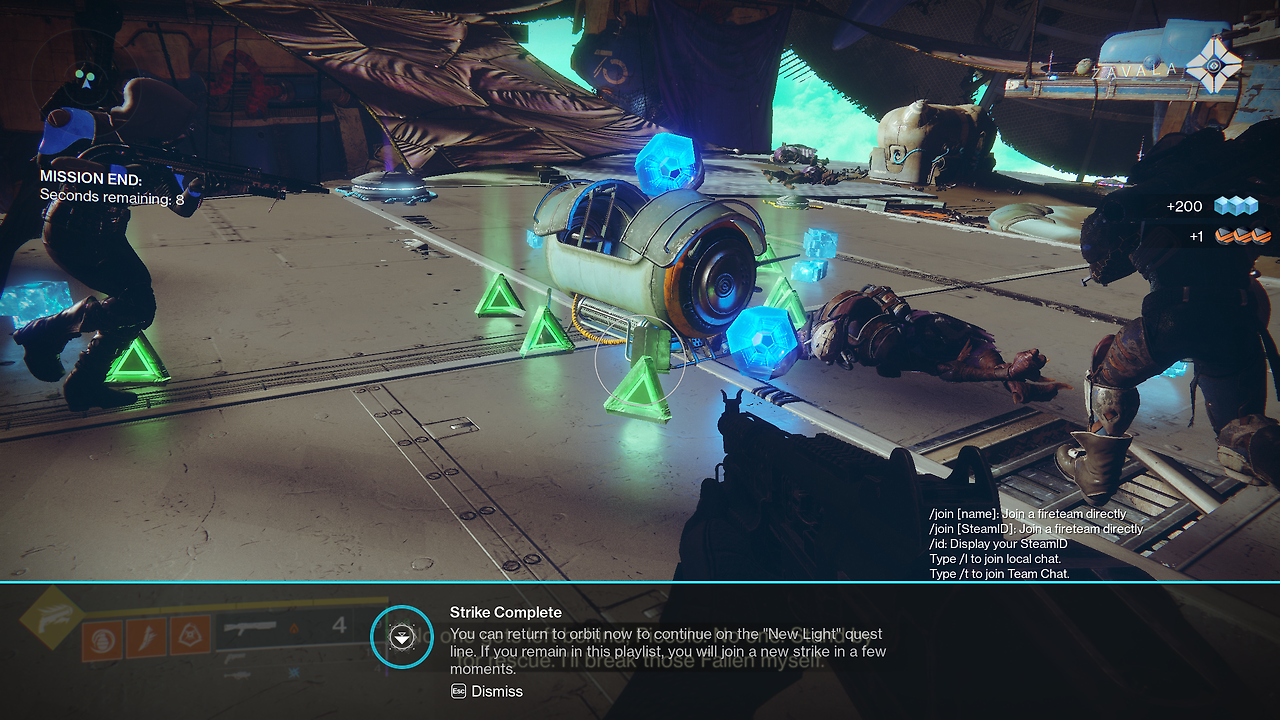Select the Ghost icon beside Zavala
Screen dimensions: 1280x720
click(x=1214, y=67)
